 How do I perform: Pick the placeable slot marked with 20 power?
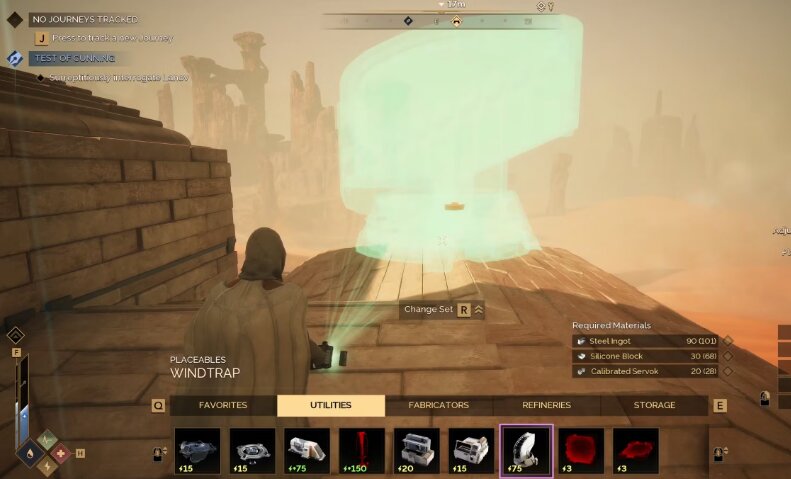tap(416, 451)
